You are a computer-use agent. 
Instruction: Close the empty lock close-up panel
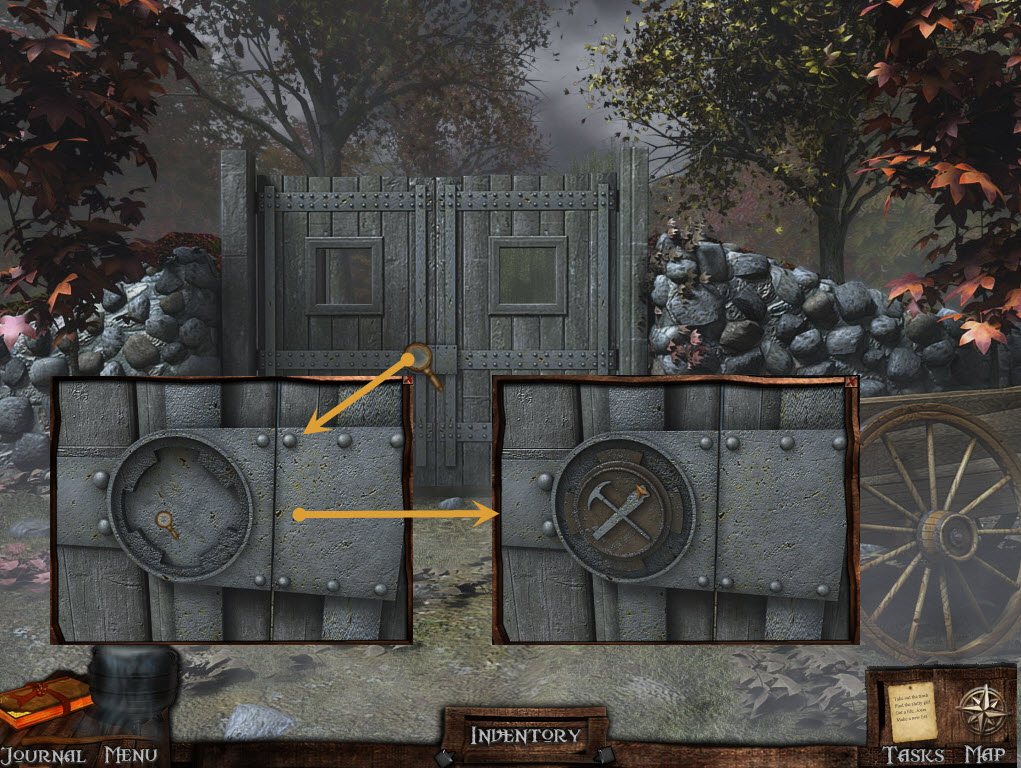pyautogui.click(x=408, y=381)
